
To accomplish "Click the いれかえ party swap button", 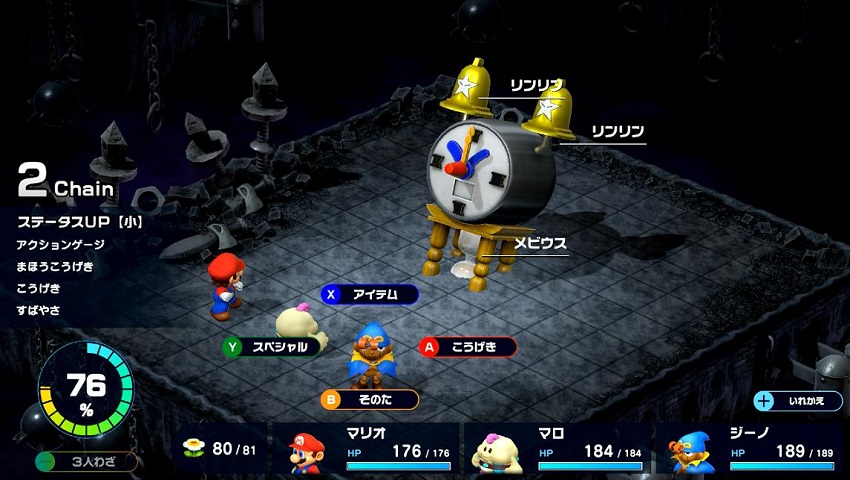I will (x=797, y=401).
